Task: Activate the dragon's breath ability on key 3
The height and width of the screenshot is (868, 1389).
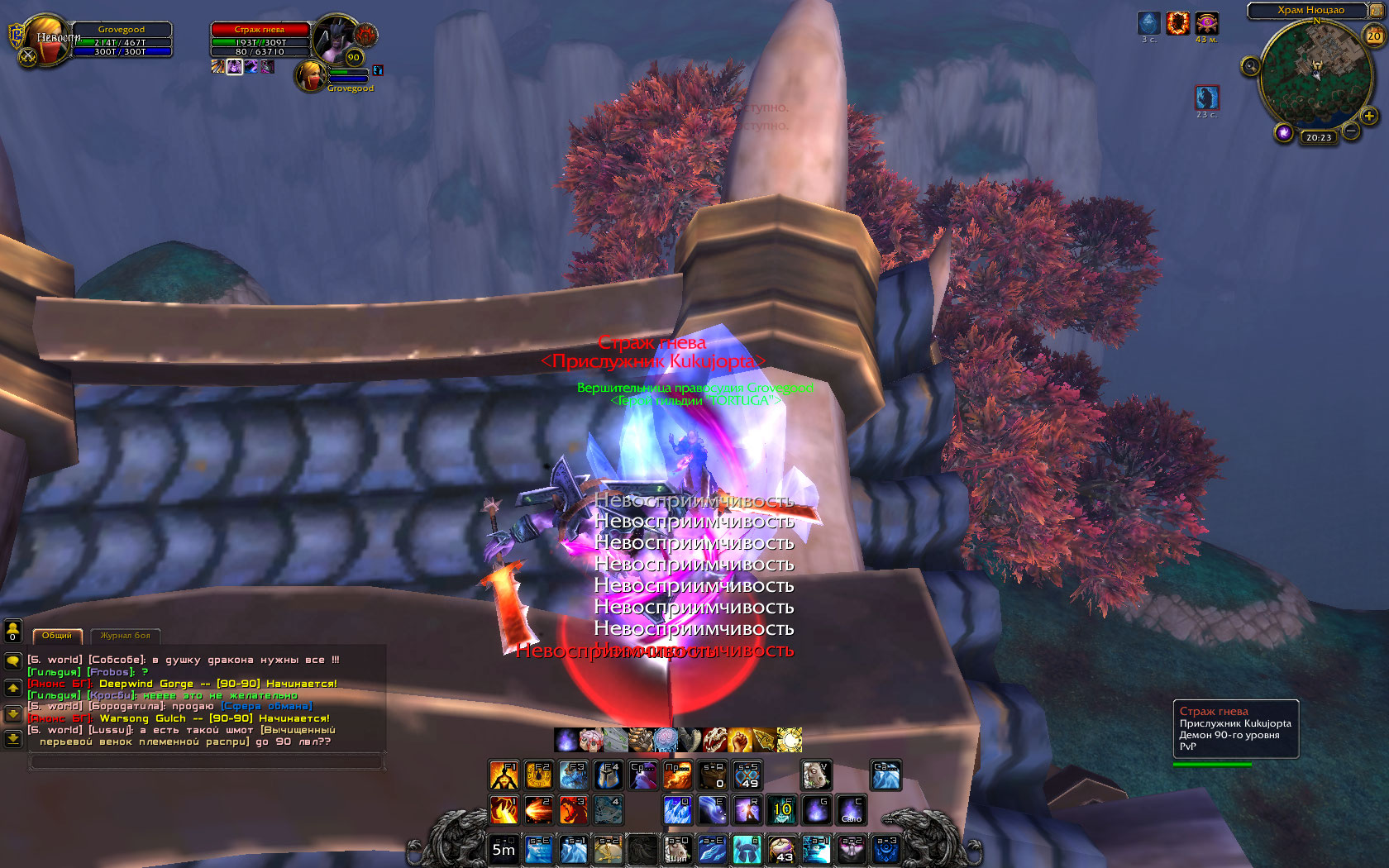Action: [573, 810]
